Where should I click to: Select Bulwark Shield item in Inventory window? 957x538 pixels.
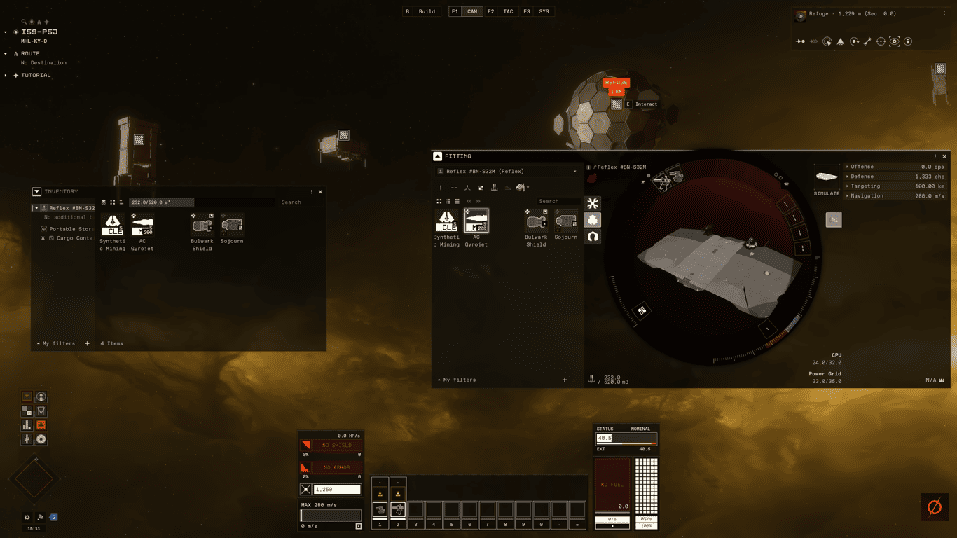(205, 226)
